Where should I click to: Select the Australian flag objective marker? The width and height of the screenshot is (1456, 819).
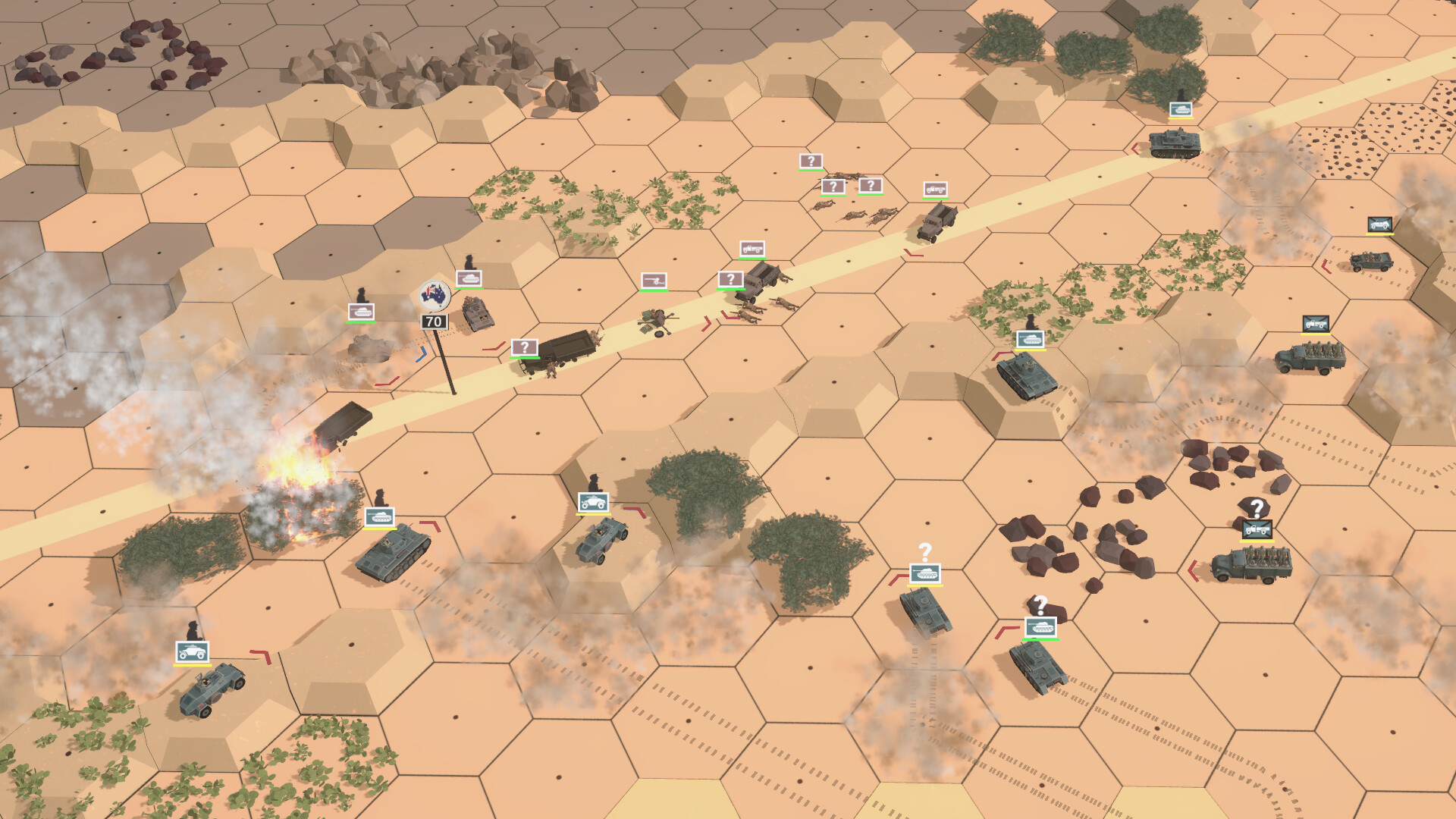tap(434, 296)
